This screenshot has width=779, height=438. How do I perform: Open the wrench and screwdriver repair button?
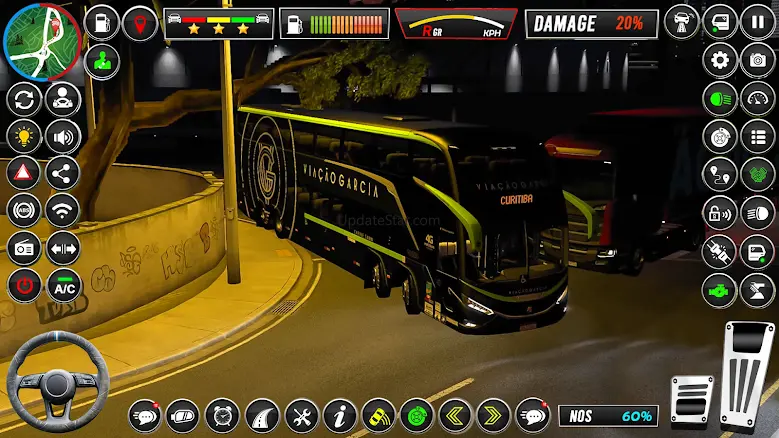[301, 414]
